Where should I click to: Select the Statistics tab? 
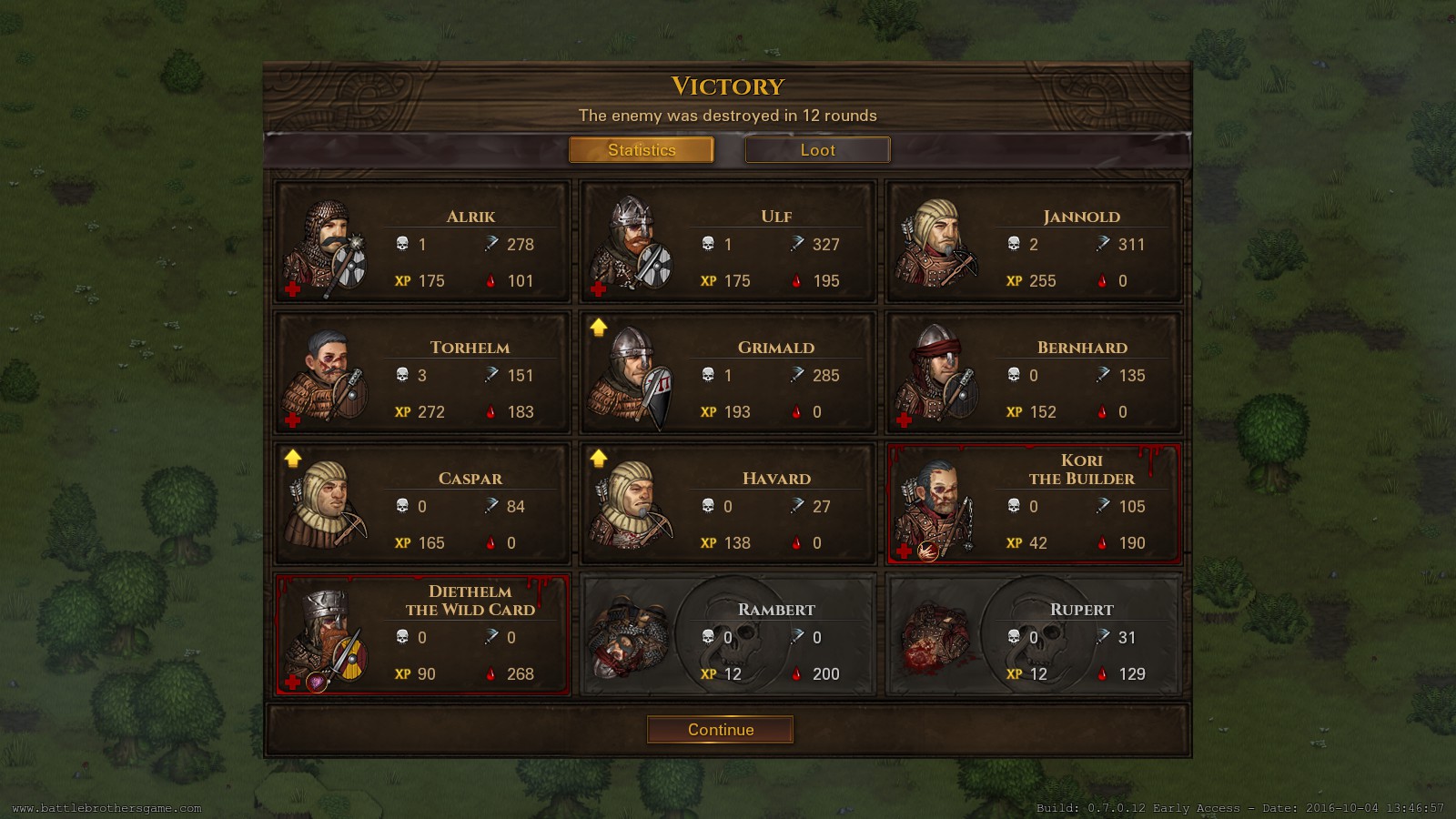coord(642,150)
